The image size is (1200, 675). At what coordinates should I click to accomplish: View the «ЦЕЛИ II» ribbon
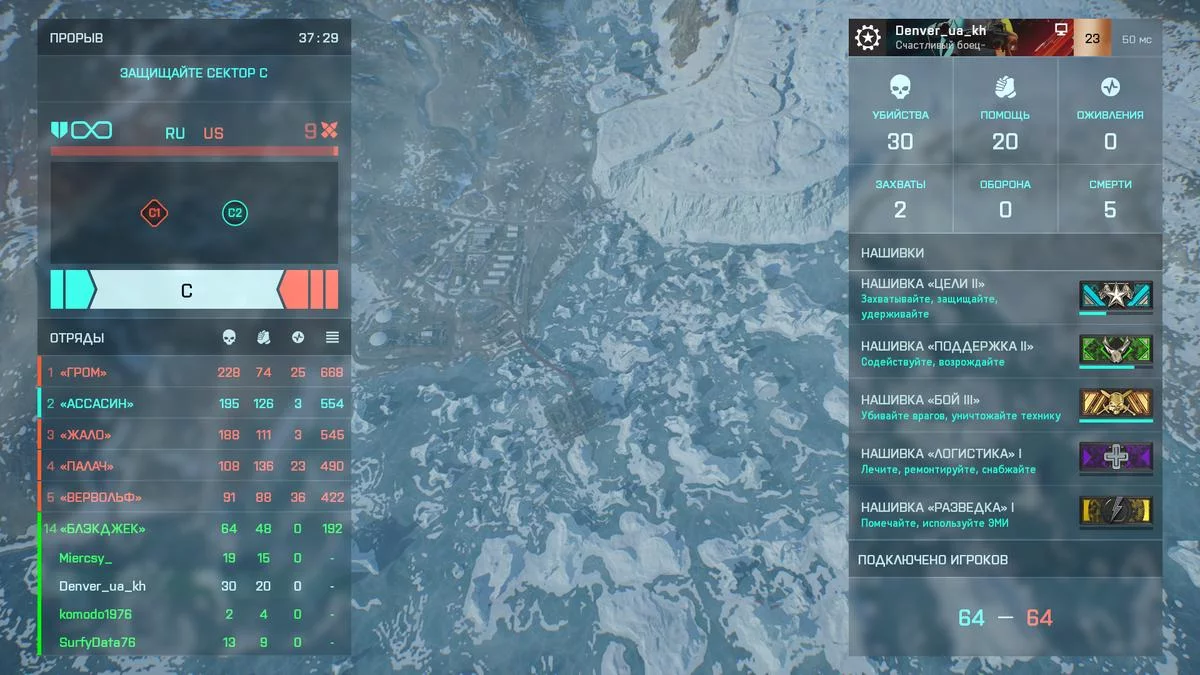pyautogui.click(x=1005, y=298)
